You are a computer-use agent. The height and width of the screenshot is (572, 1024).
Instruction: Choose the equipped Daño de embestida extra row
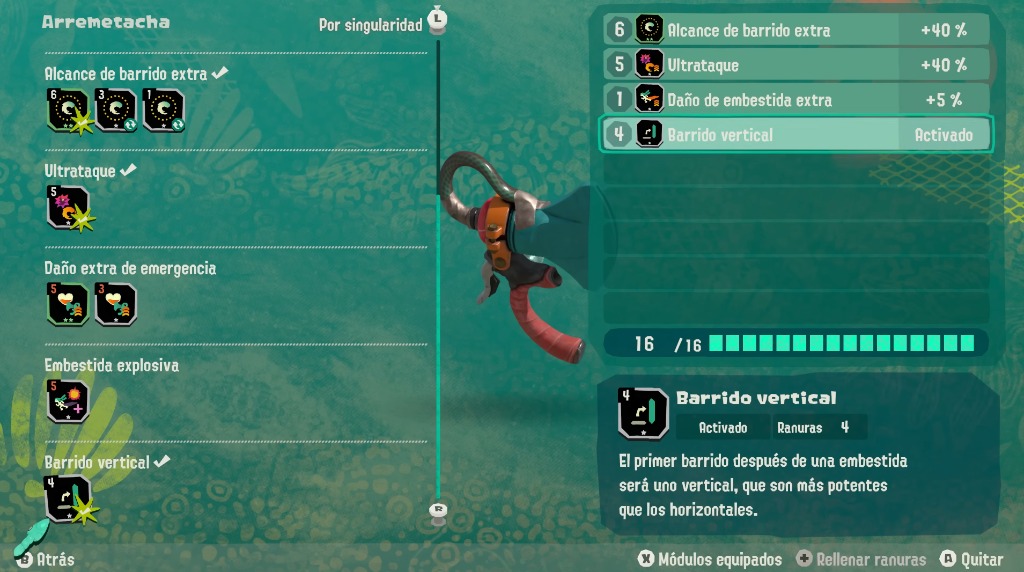796,100
